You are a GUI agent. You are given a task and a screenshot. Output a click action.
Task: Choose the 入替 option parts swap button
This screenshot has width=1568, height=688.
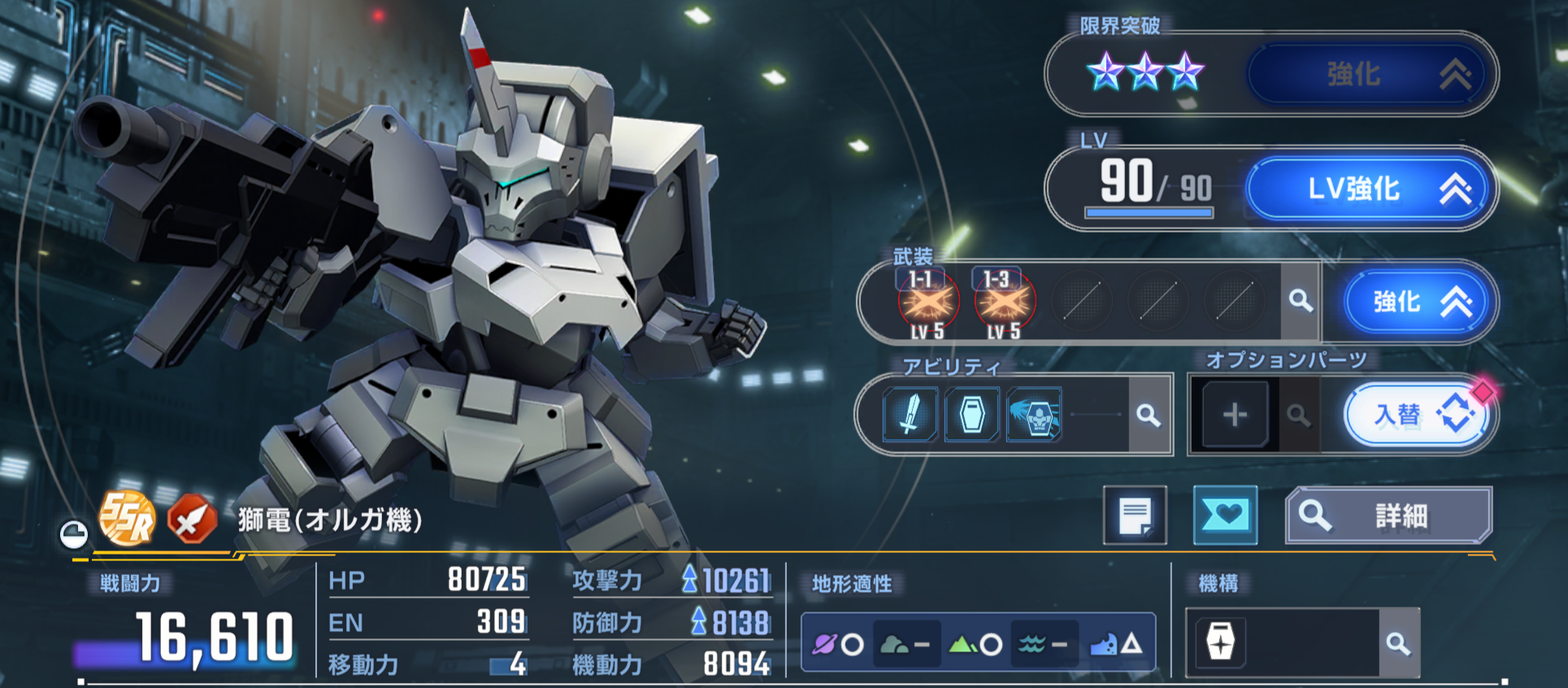(1415, 415)
